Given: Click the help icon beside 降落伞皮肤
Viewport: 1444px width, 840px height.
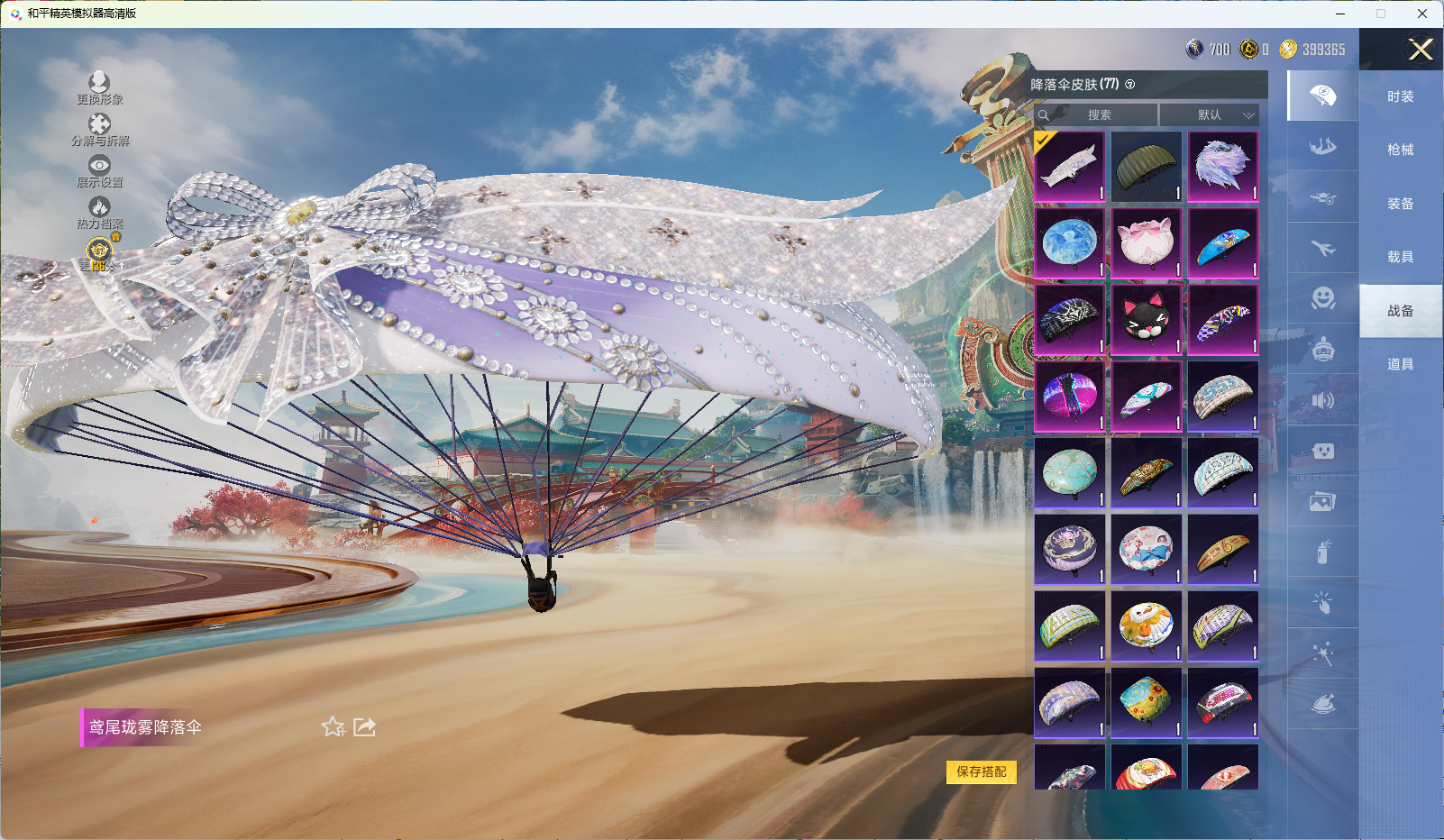Looking at the screenshot, I should click(x=1130, y=85).
